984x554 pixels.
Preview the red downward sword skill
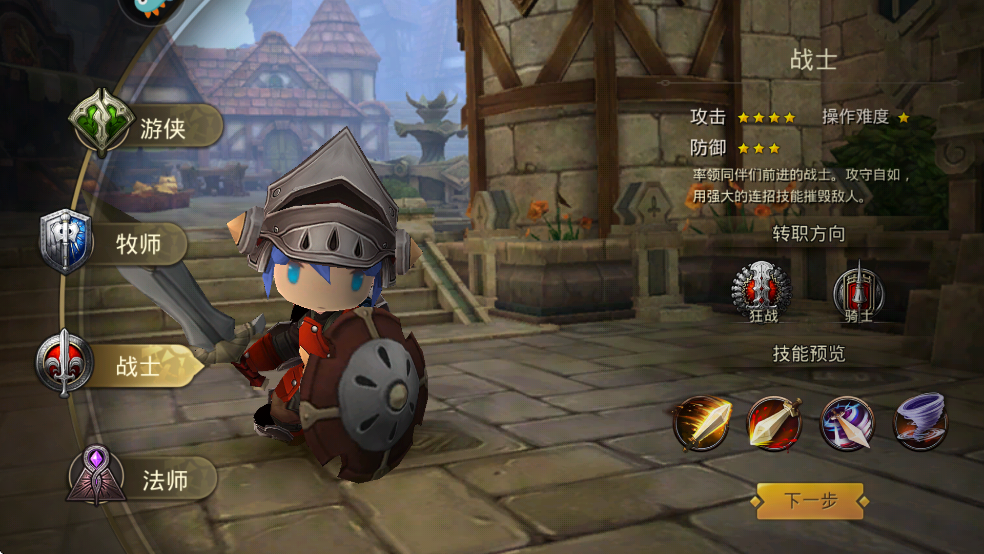[775, 423]
